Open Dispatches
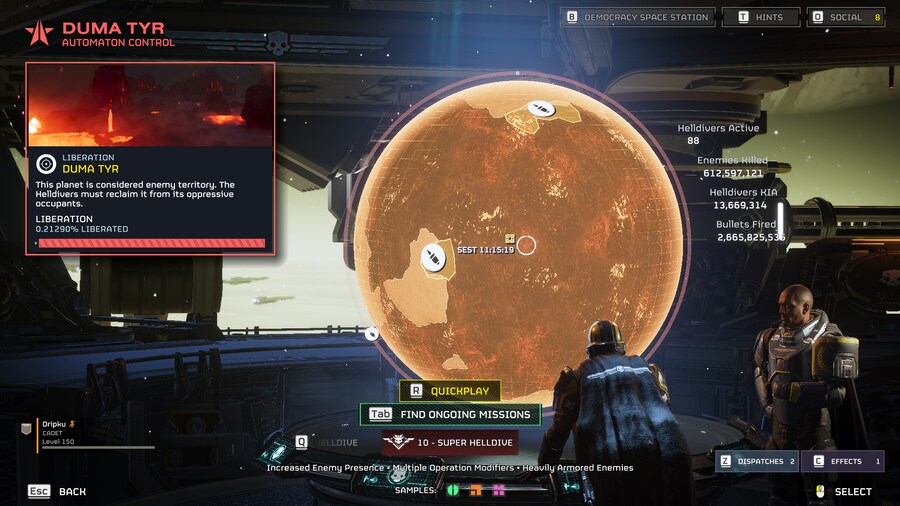Viewport: 900px width, 506px height. pos(757,461)
